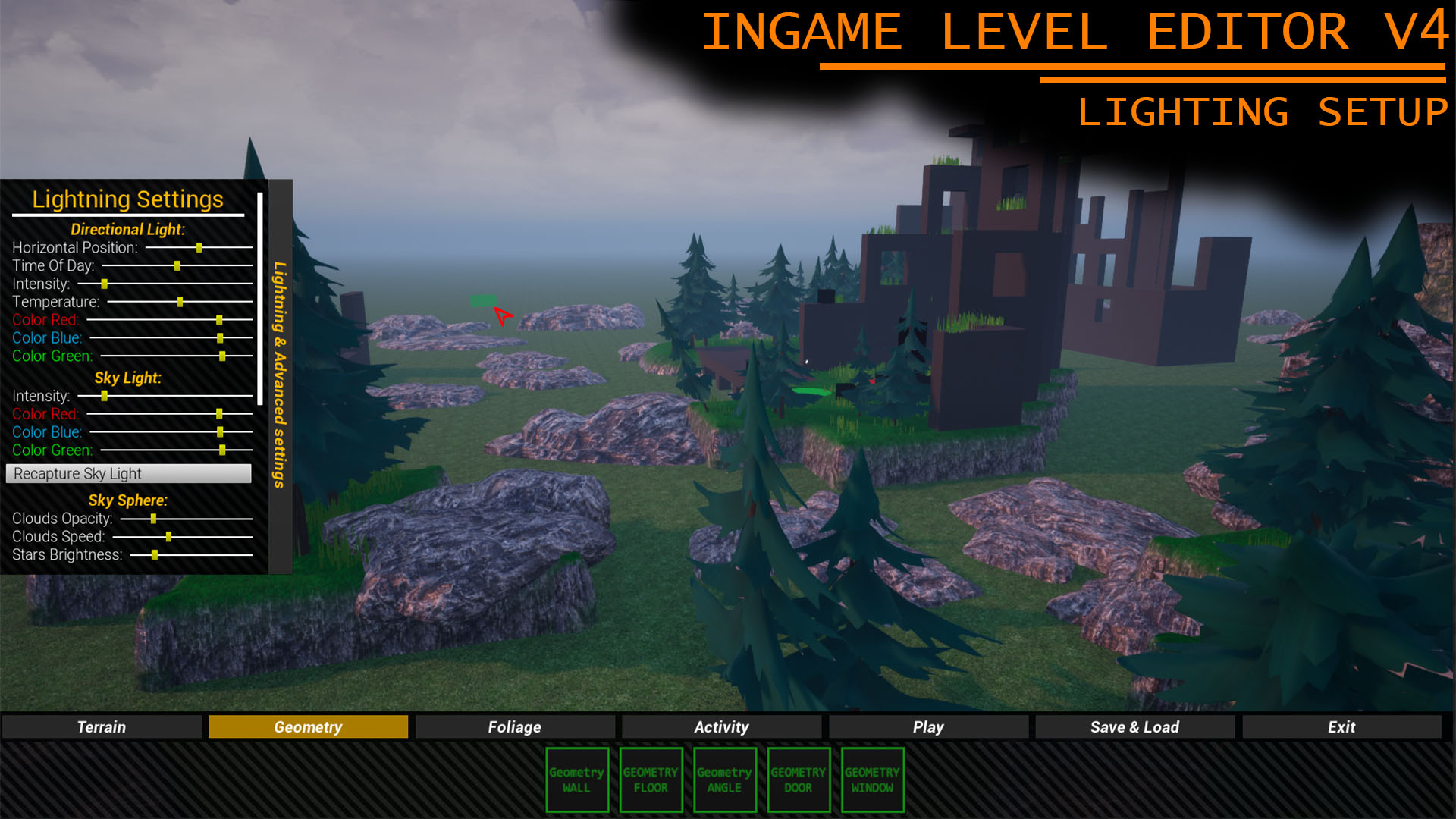Adjust the Time Of Day slider
The image size is (1456, 819).
click(x=177, y=265)
